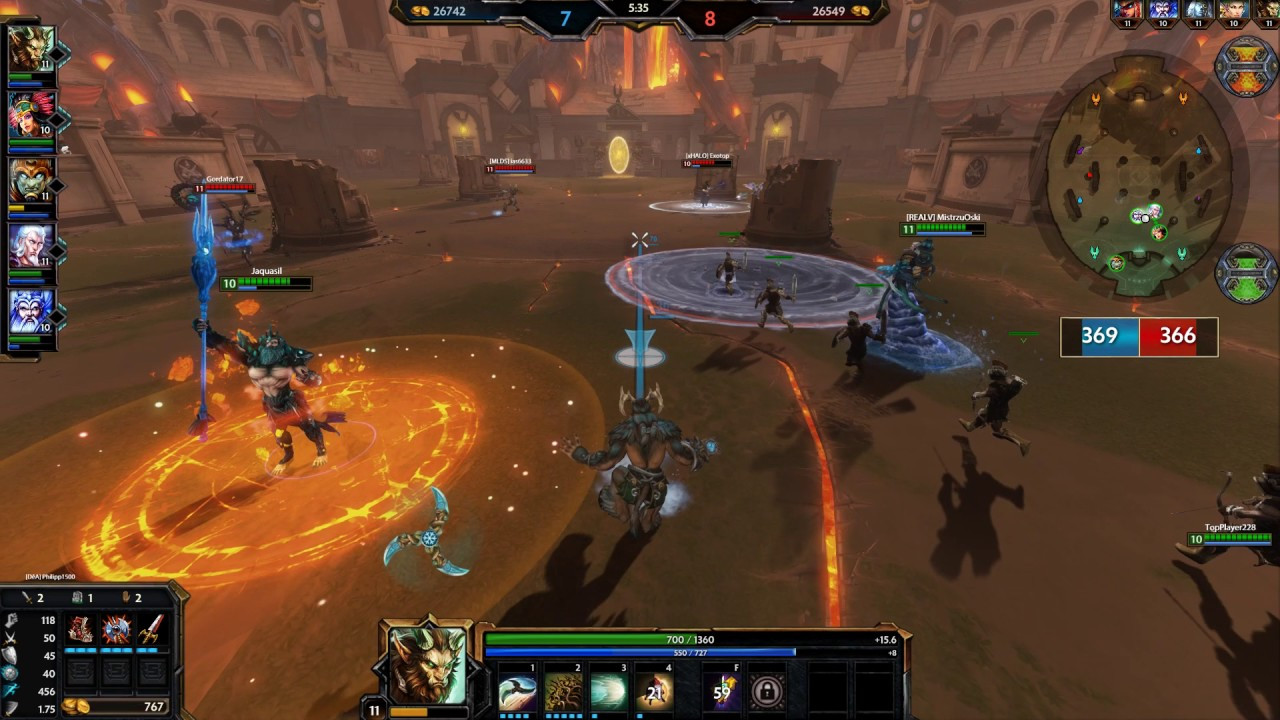Select the red boots item slot
The width and height of the screenshot is (1280, 720).
[81, 629]
